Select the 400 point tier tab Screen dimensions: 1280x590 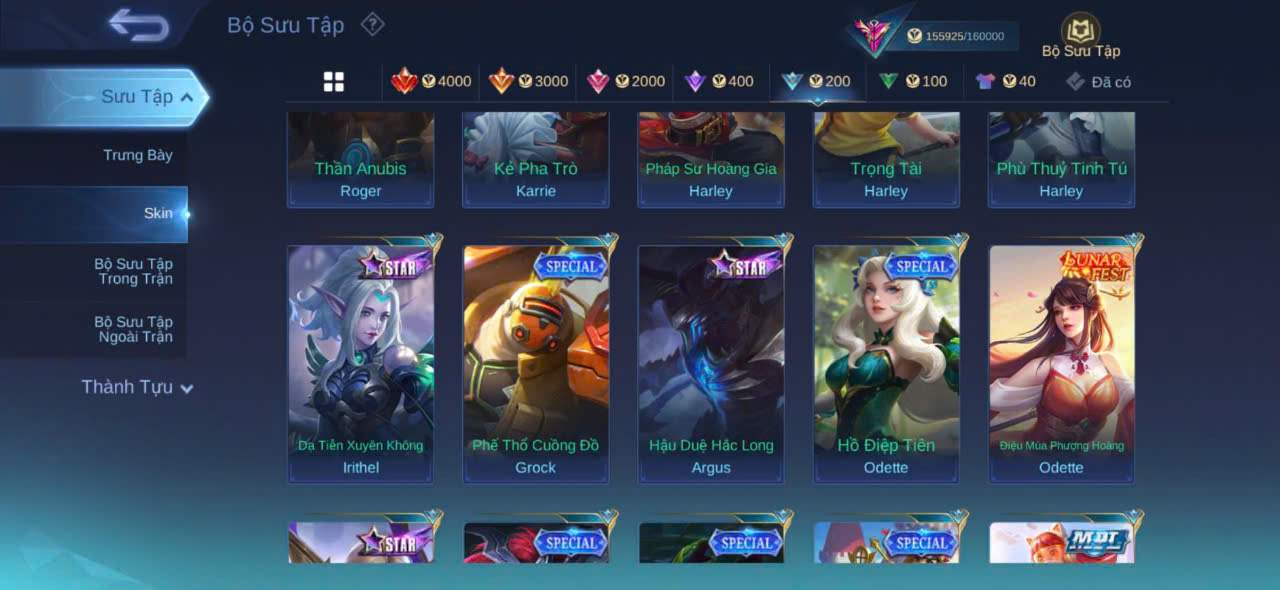718,82
